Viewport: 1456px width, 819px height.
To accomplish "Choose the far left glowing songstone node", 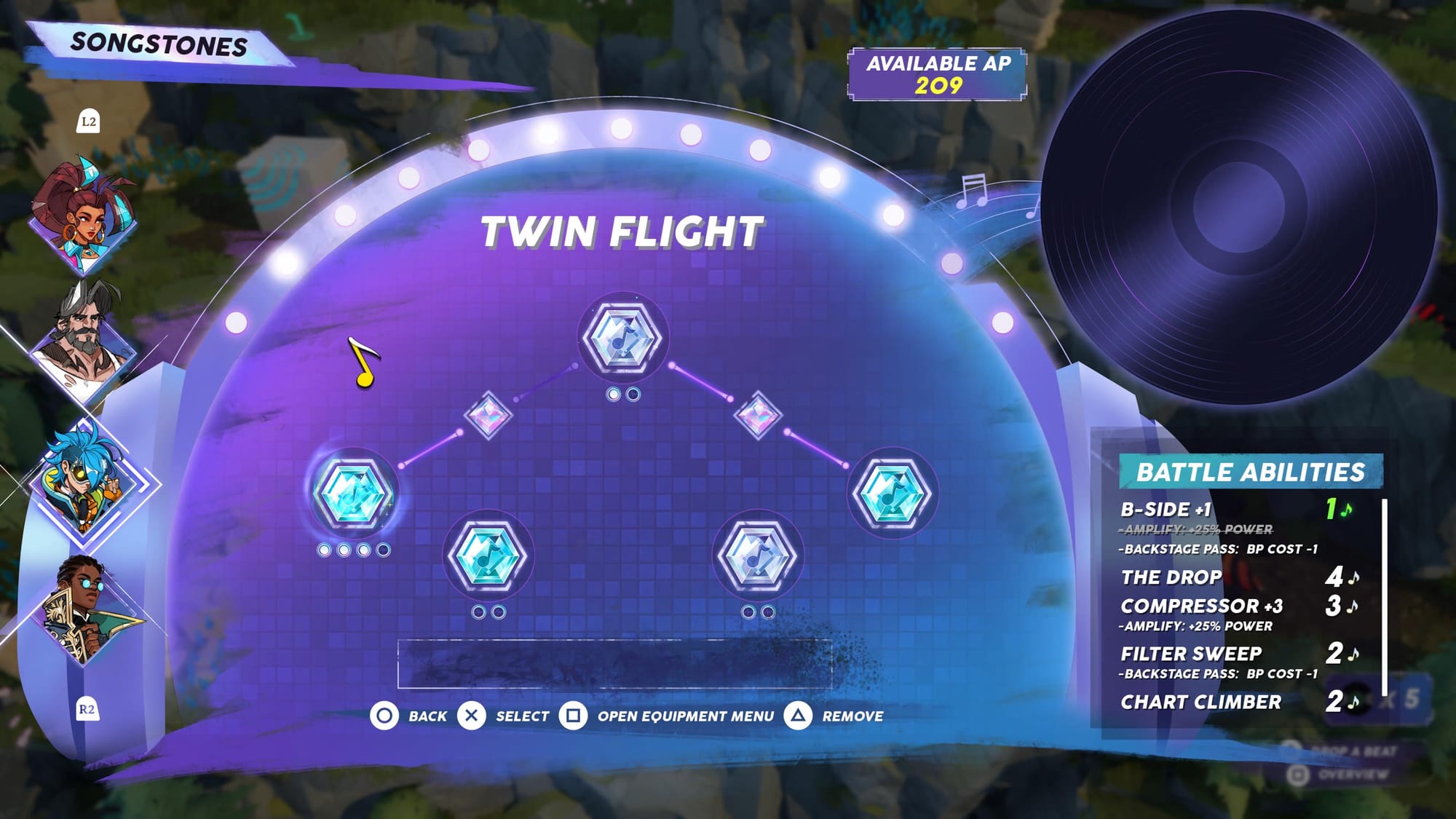I will [354, 493].
